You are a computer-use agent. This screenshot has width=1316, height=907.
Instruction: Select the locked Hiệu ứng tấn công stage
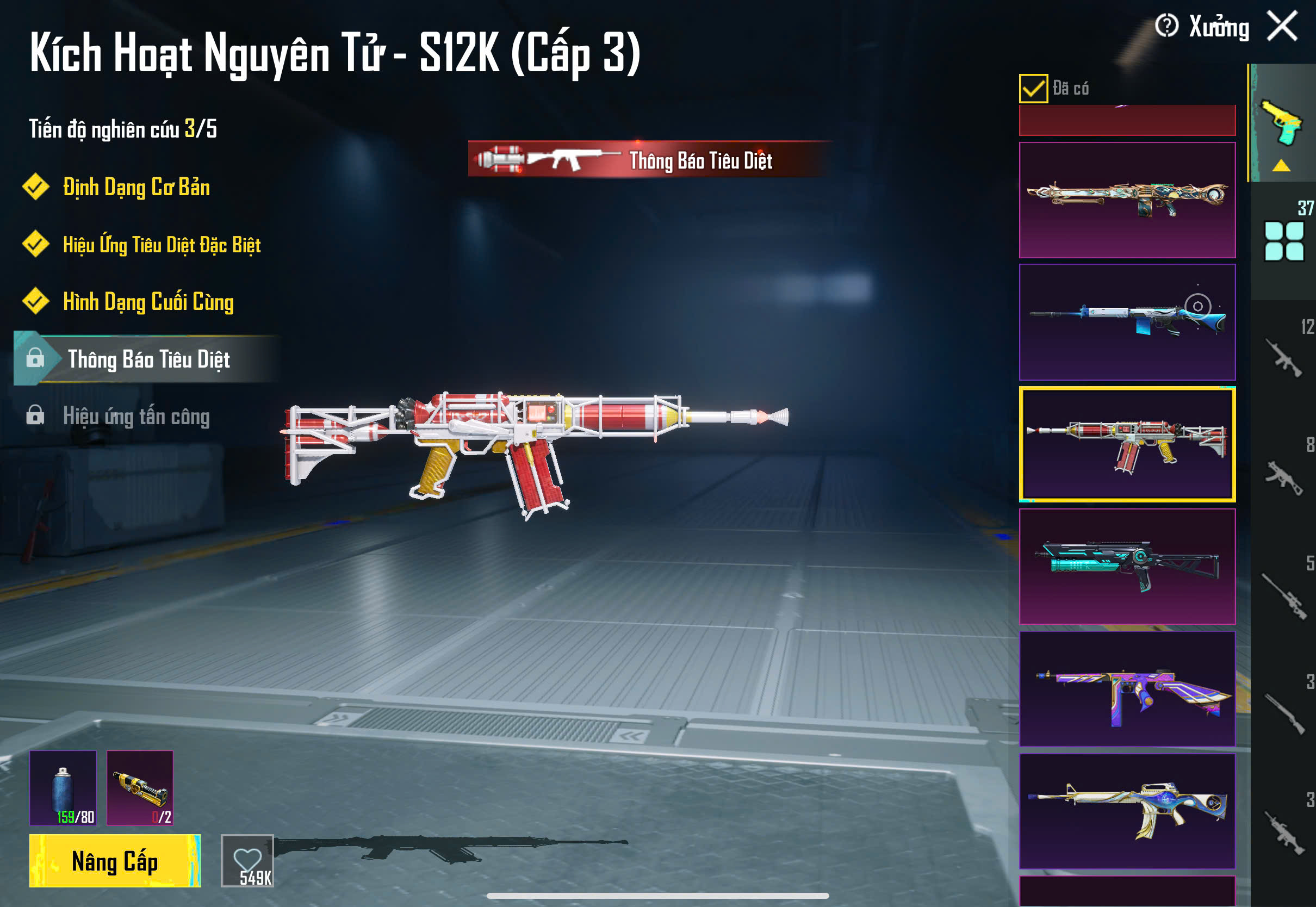click(x=136, y=417)
